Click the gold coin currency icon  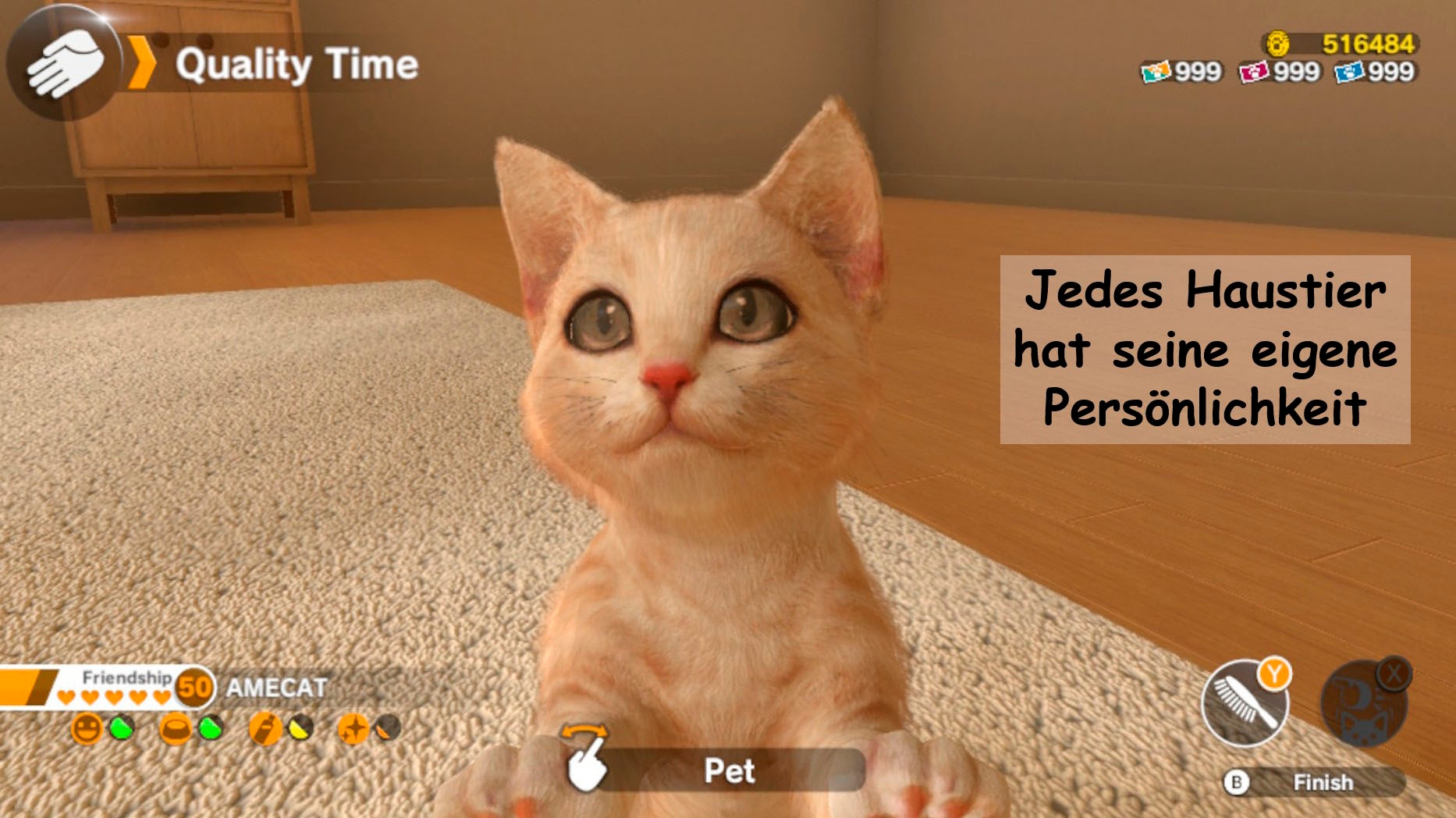point(1279,43)
